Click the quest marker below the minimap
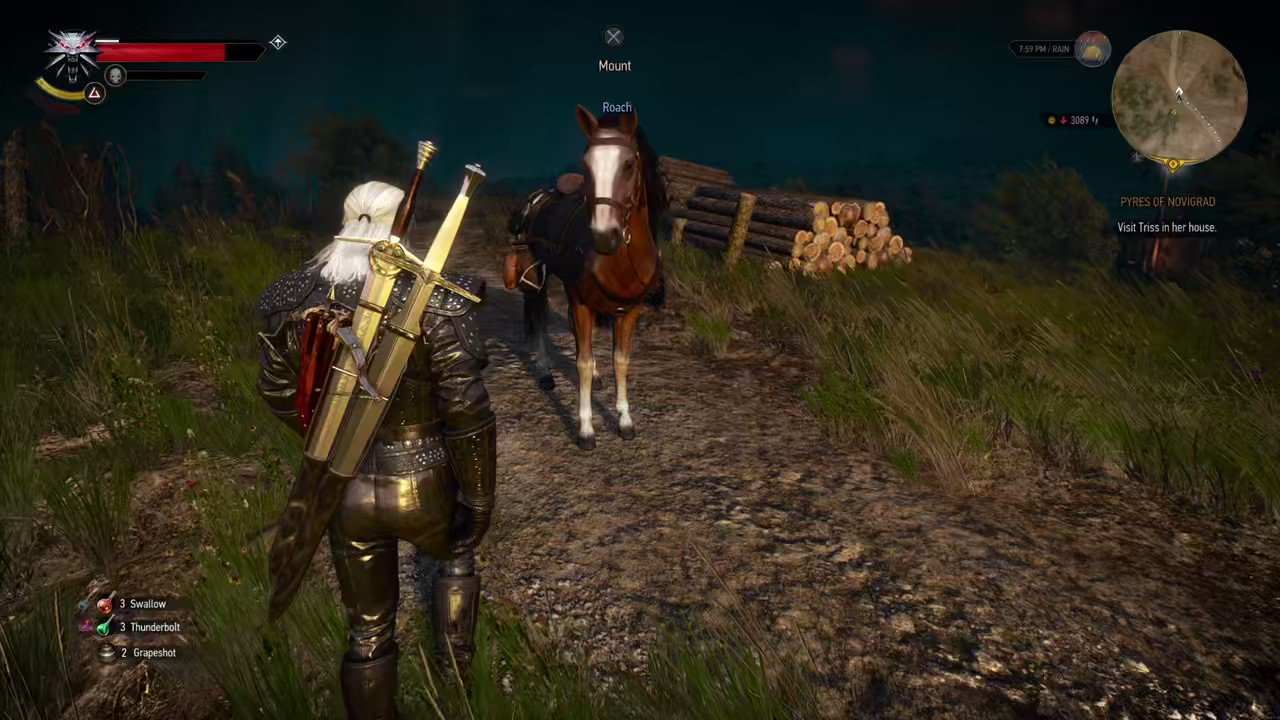This screenshot has height=720, width=1280. pyautogui.click(x=1172, y=165)
